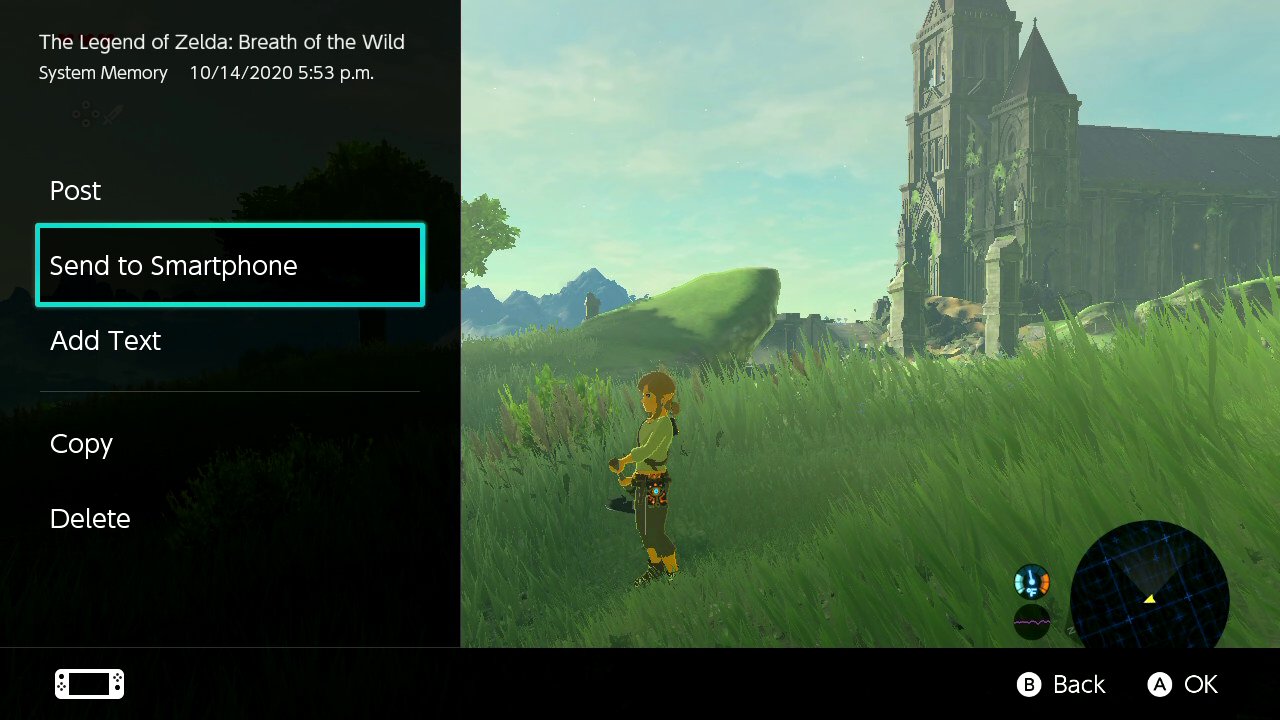
Task: Click the game title text
Action: coord(221,42)
